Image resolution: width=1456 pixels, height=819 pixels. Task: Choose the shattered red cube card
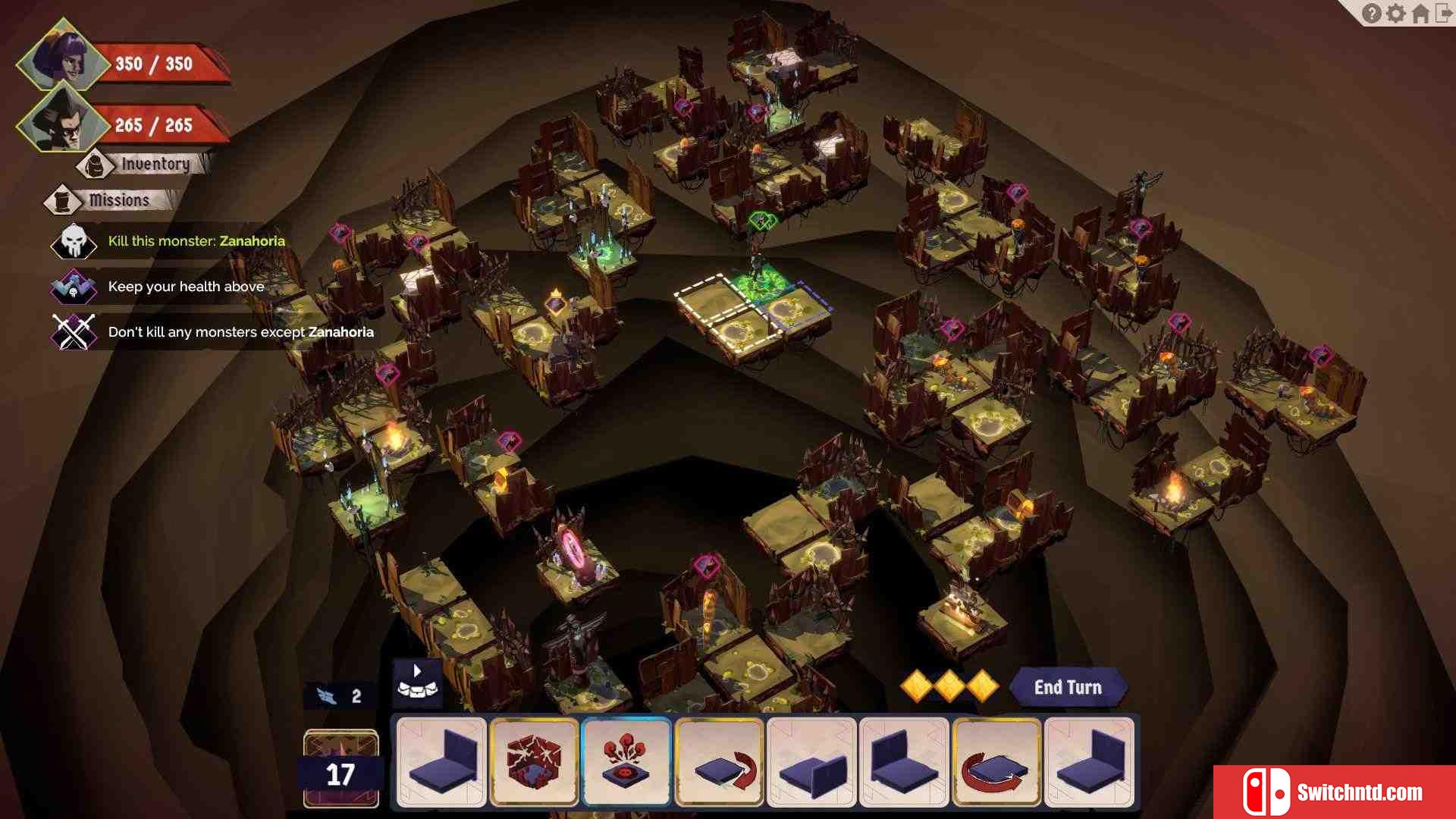click(x=534, y=761)
